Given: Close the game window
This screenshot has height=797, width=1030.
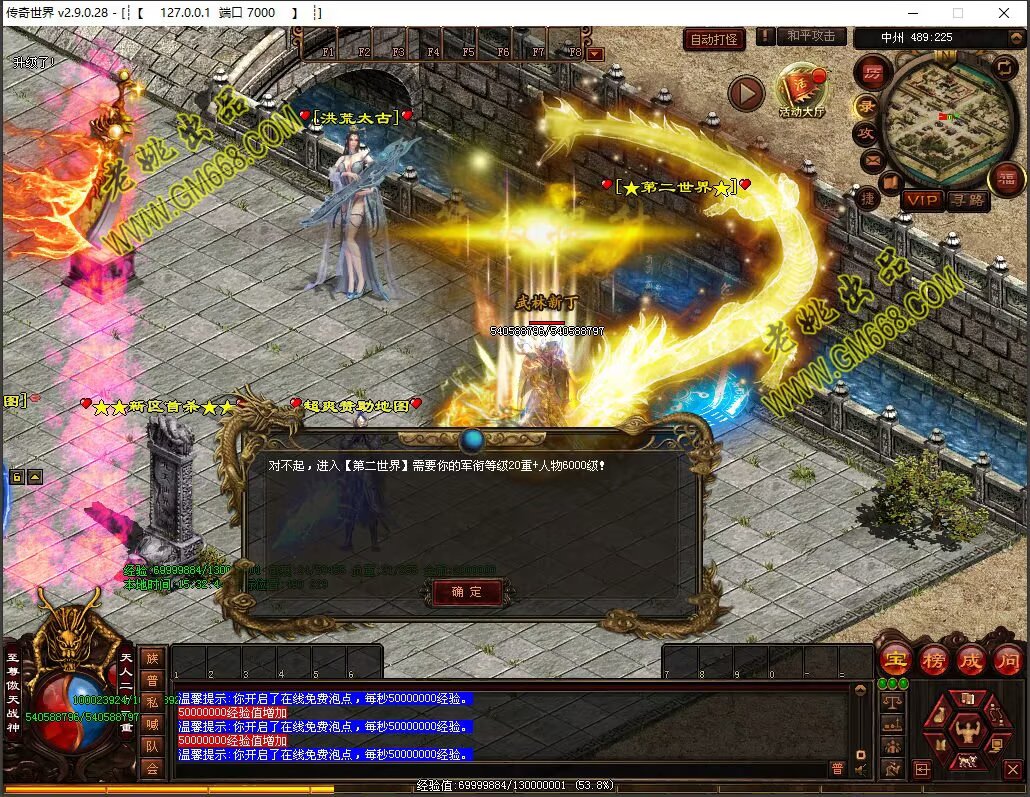Looking at the screenshot, I should pyautogui.click(x=1004, y=13).
